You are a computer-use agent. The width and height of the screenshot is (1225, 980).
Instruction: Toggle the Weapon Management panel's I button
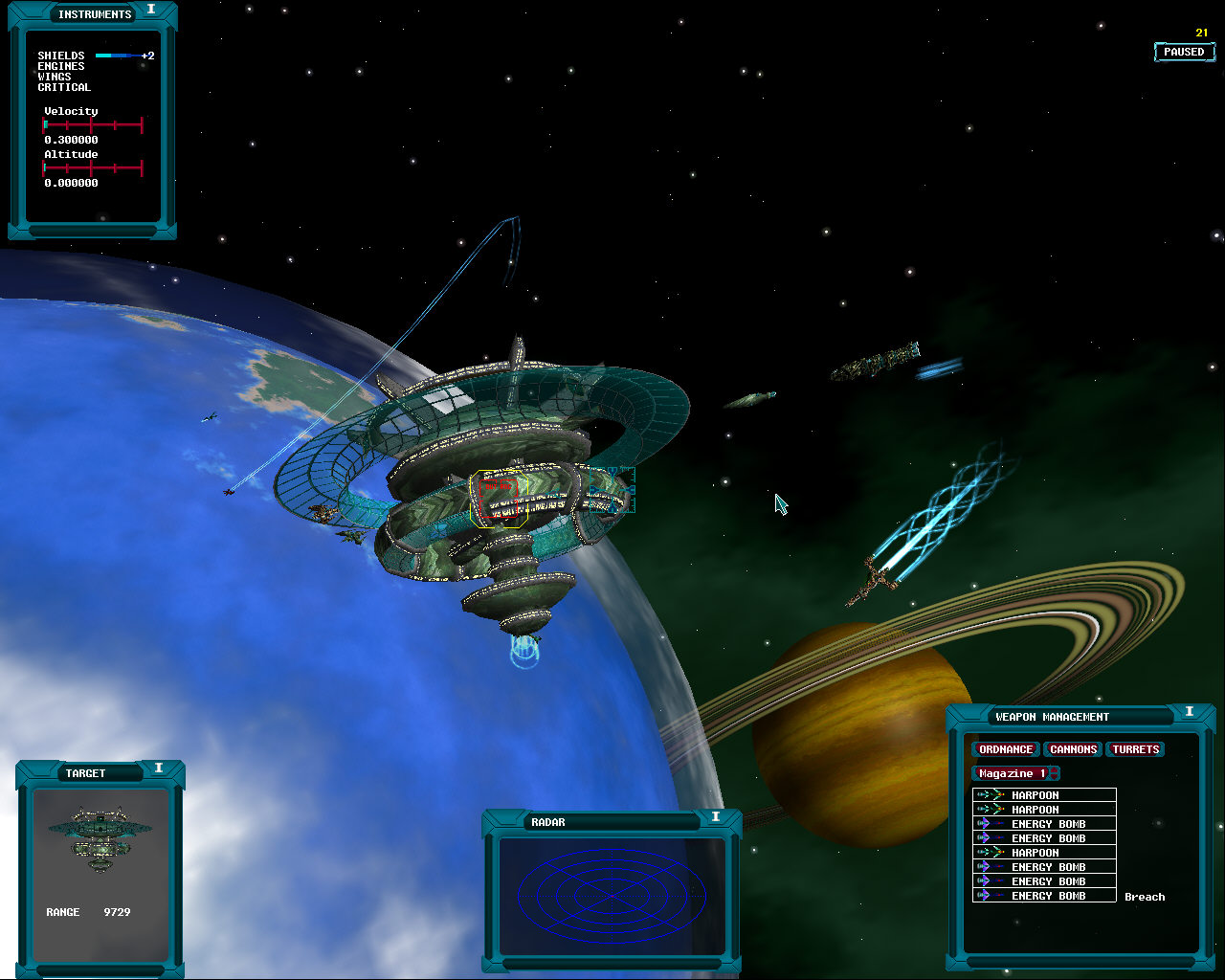1190,712
